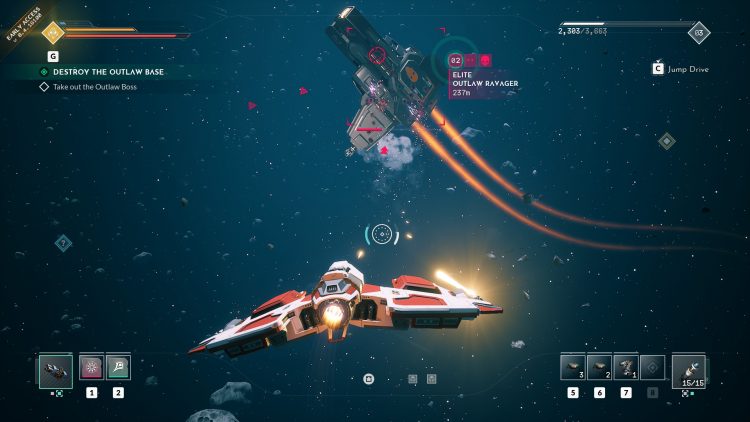Select the primary weapon slot
The image size is (750, 422).
click(56, 370)
